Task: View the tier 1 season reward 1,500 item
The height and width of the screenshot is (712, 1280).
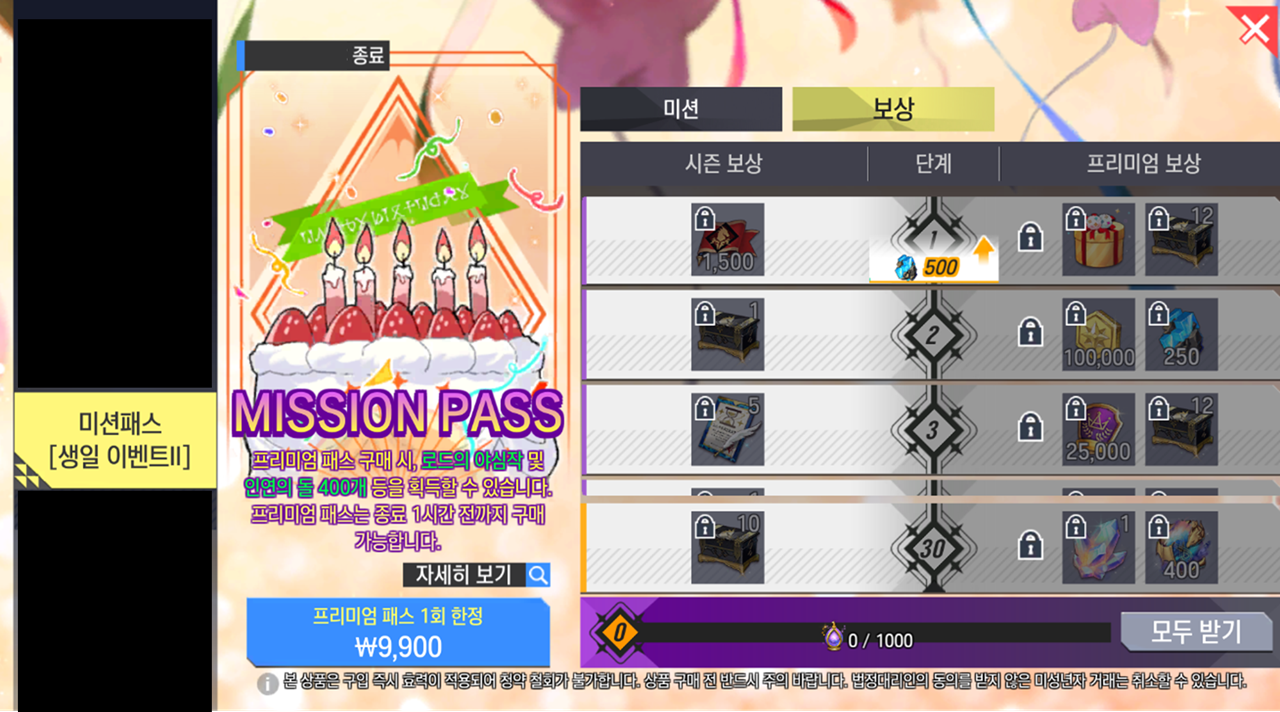Action: click(727, 240)
